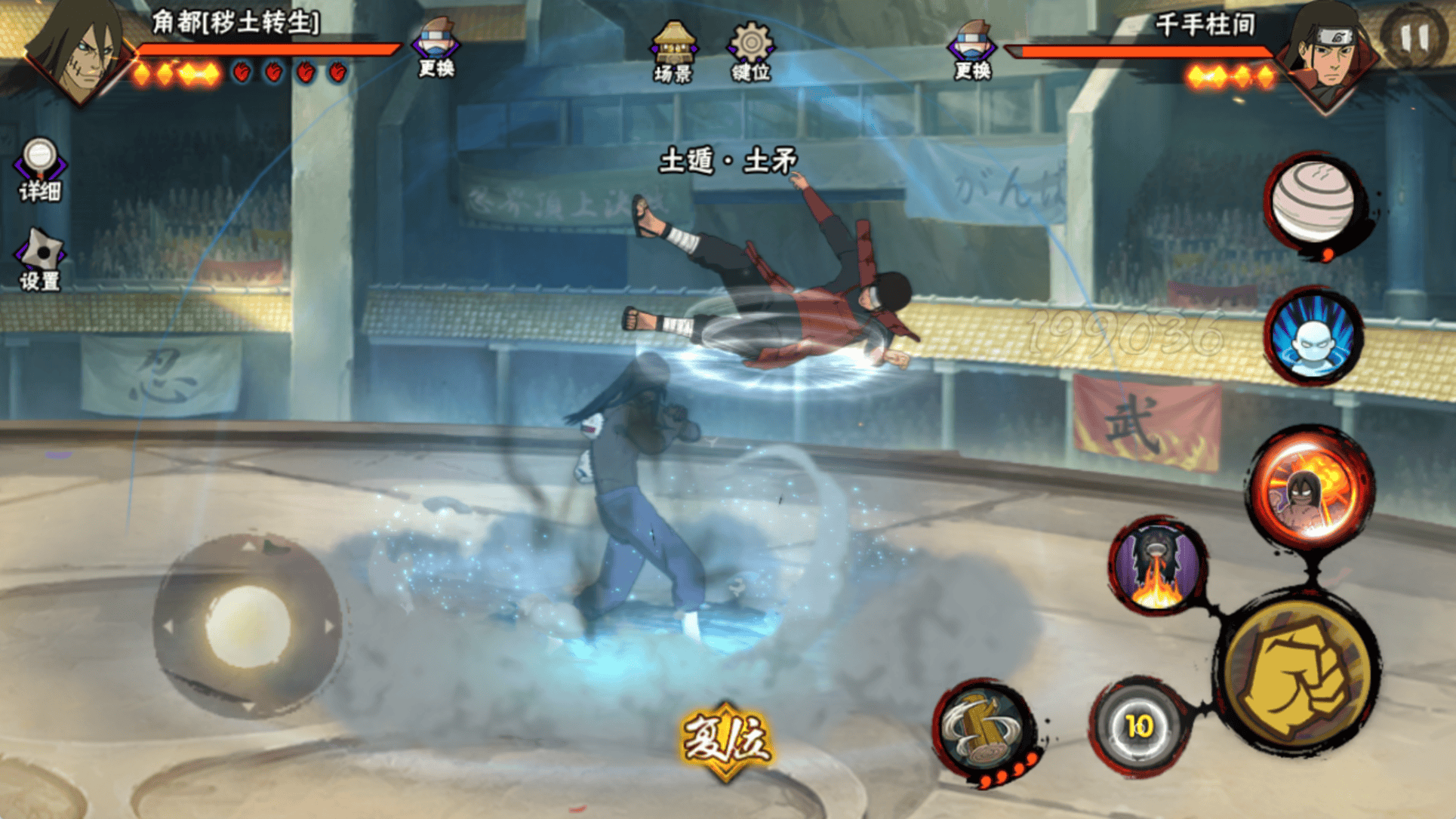The width and height of the screenshot is (1456, 819).
Task: Select Senju Hashirama's portrait
Action: 1326,53
